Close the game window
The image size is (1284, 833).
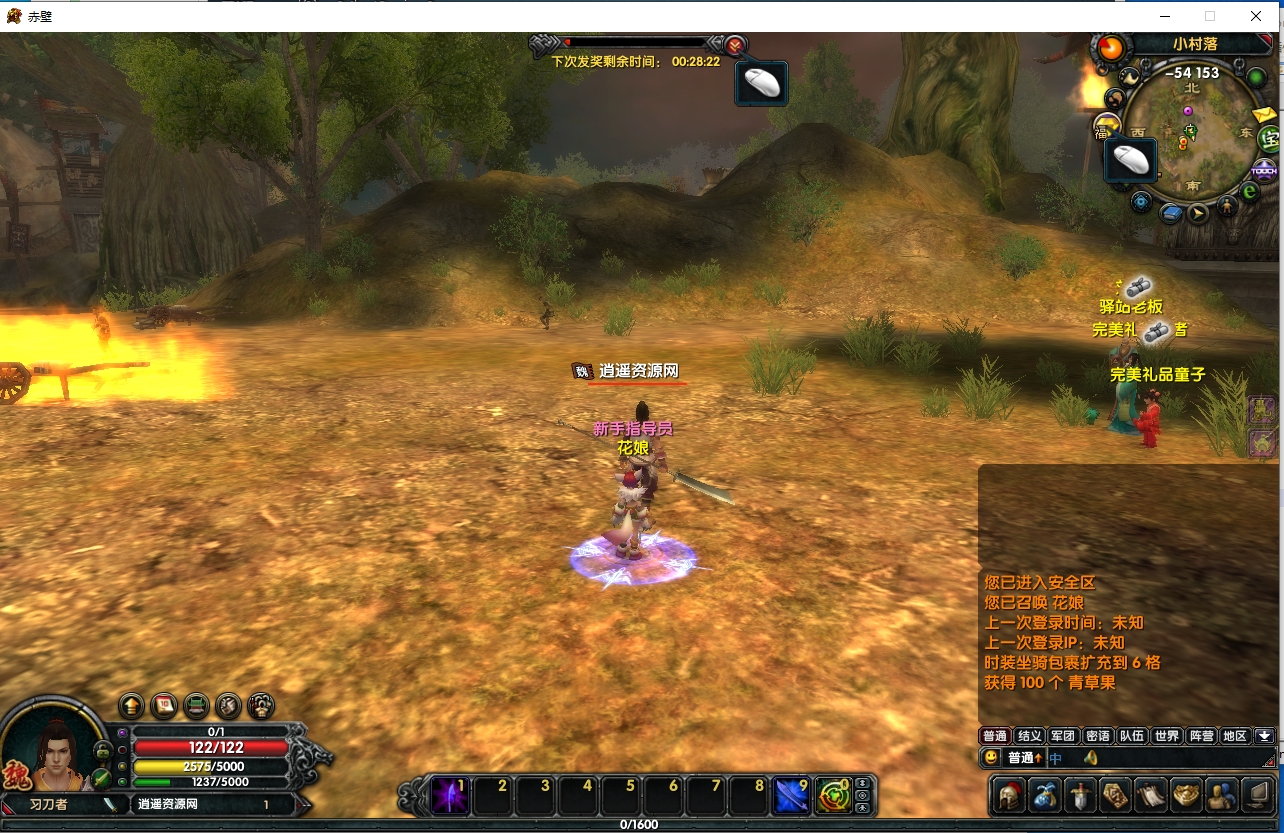tap(1256, 16)
